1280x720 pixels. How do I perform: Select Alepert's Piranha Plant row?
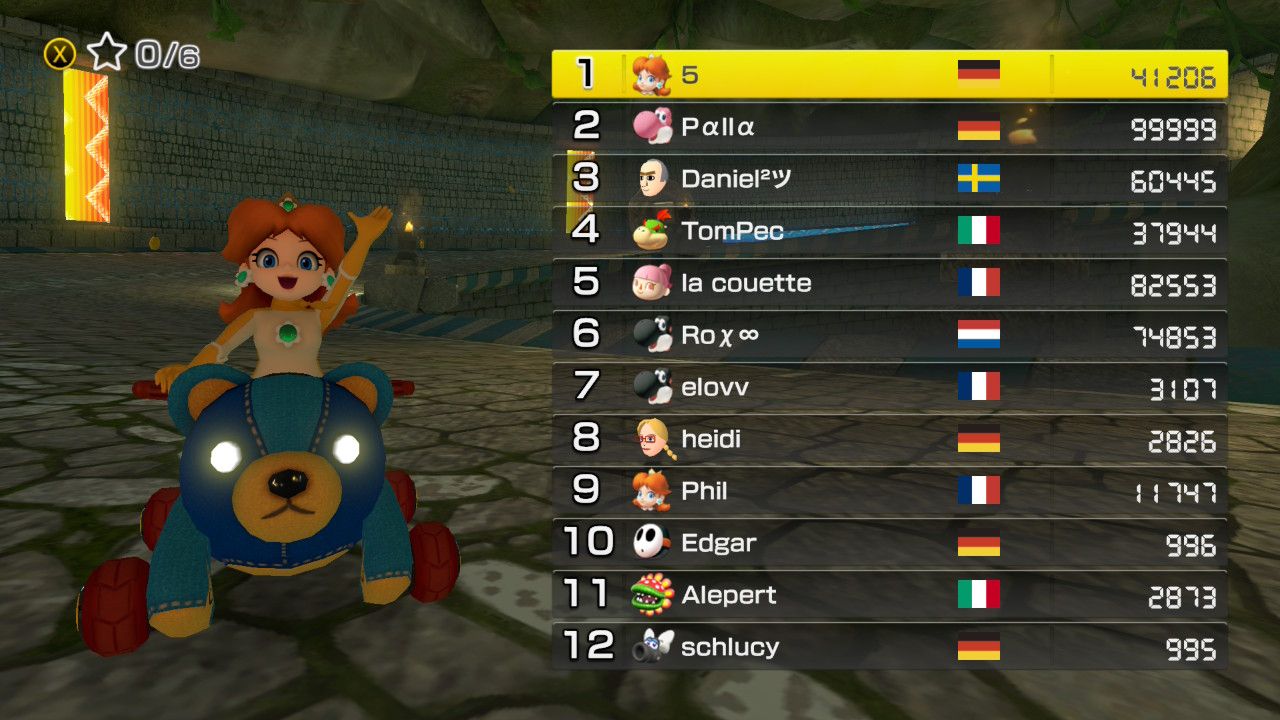(889, 595)
